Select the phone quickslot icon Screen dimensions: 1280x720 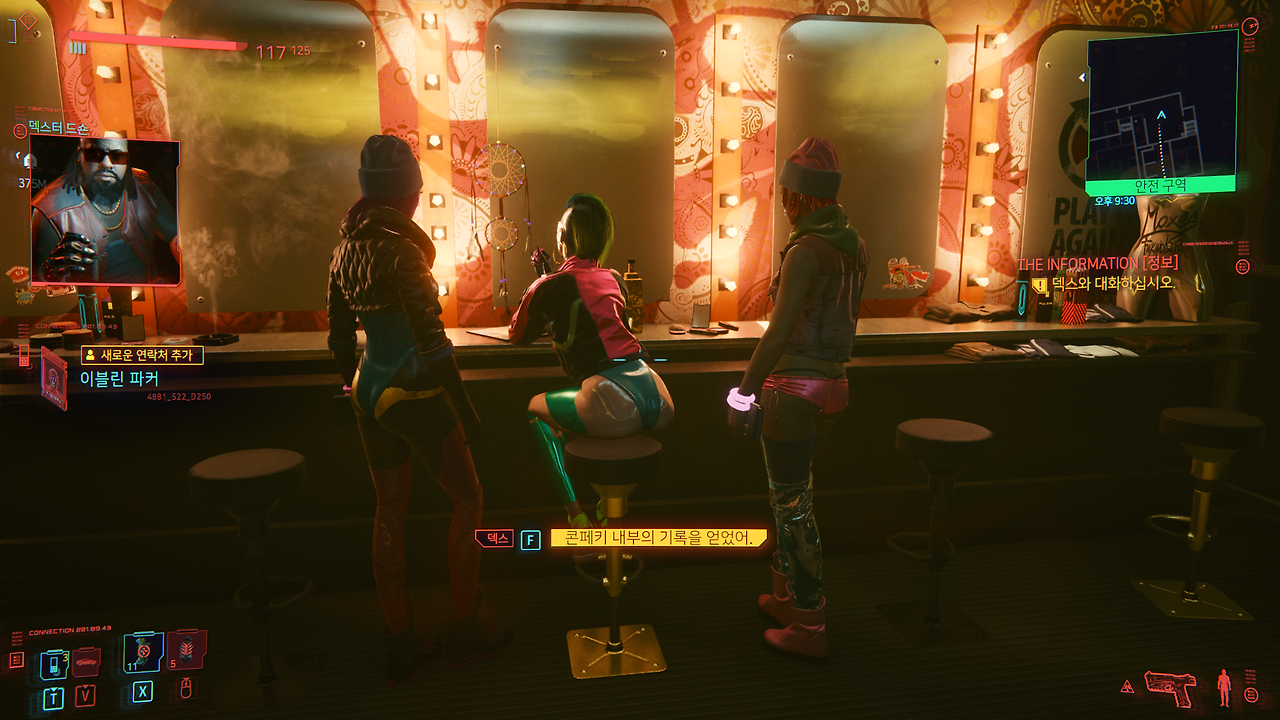[x=54, y=664]
